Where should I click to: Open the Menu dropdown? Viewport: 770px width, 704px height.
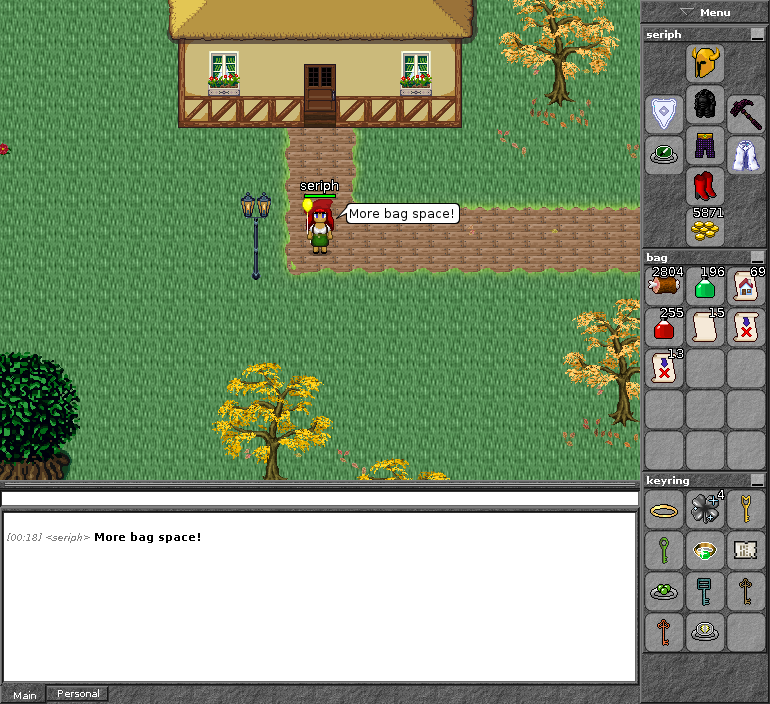(705, 12)
